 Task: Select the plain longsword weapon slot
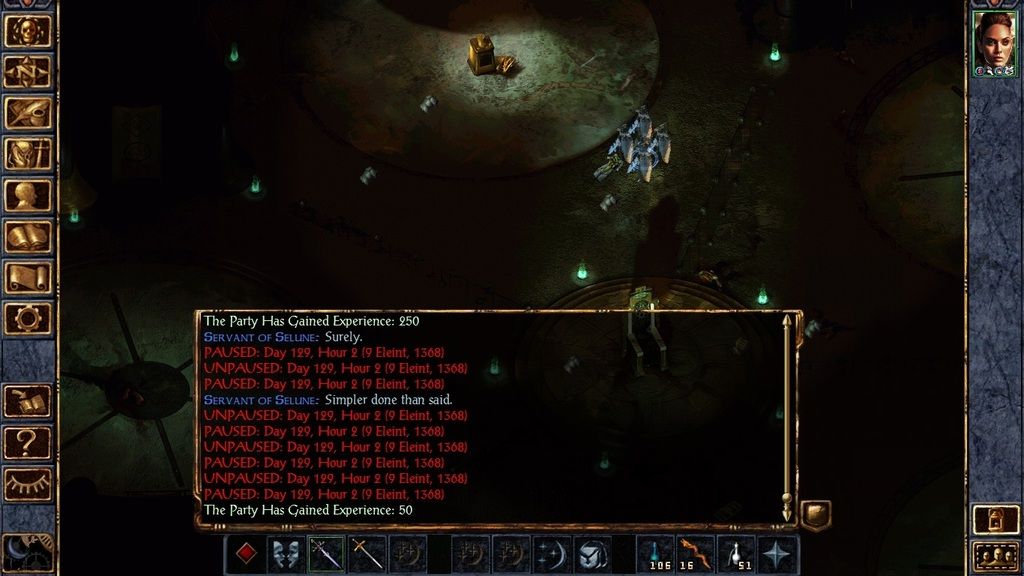click(367, 554)
